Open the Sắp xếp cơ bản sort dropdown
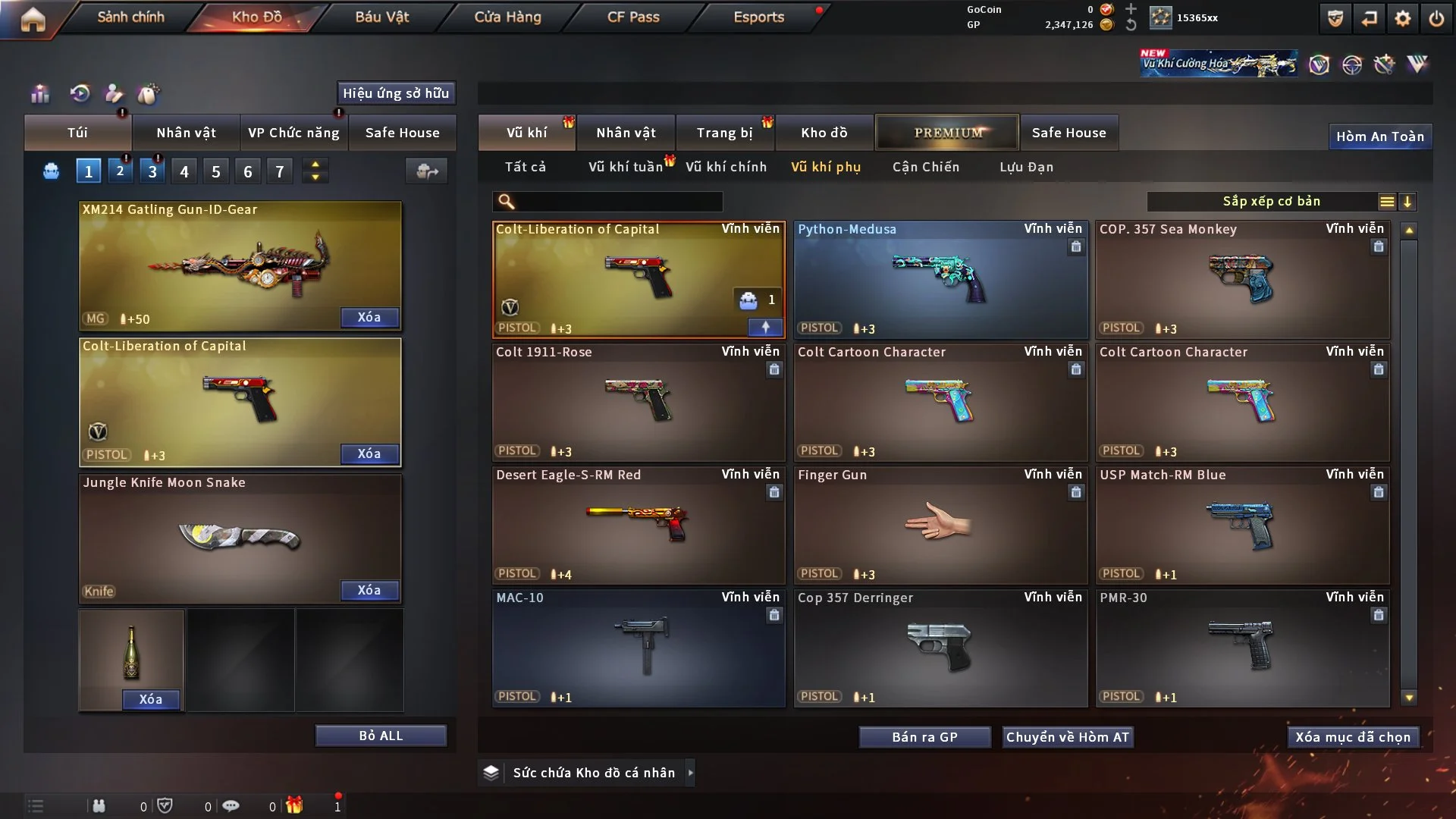This screenshot has width=1456, height=819. tap(1271, 202)
